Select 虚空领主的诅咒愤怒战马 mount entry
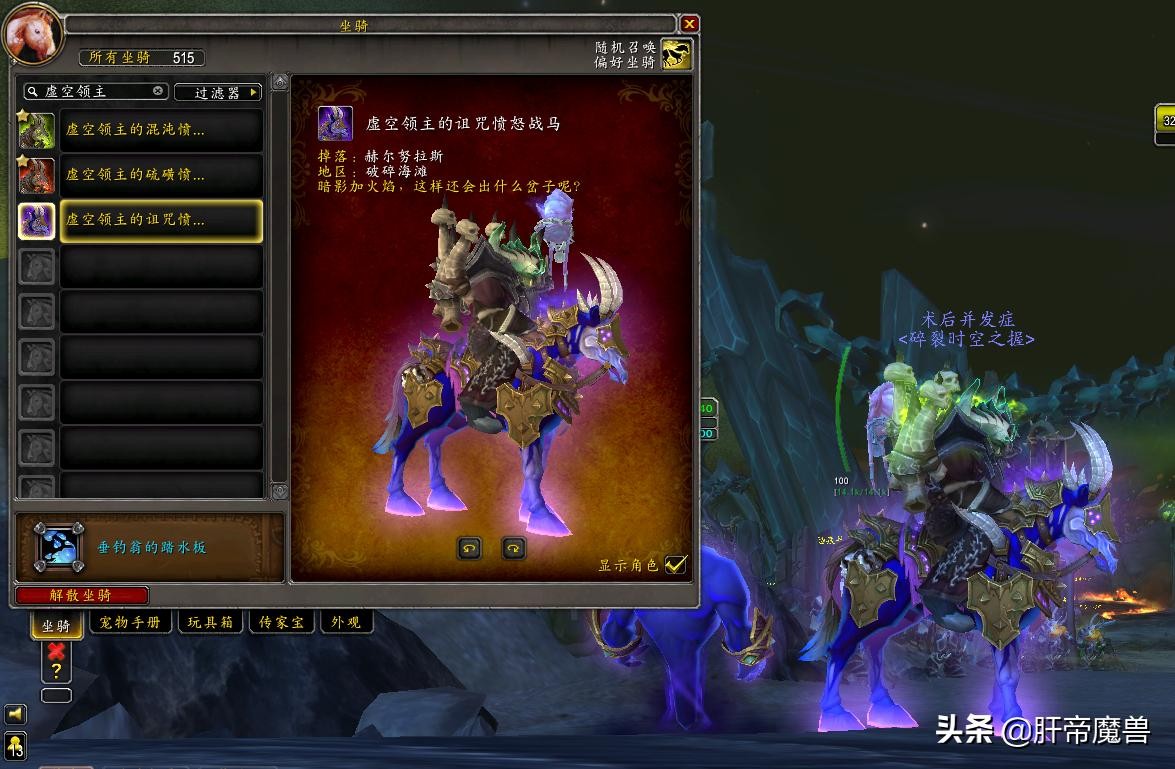The width and height of the screenshot is (1175, 769). pos(161,220)
